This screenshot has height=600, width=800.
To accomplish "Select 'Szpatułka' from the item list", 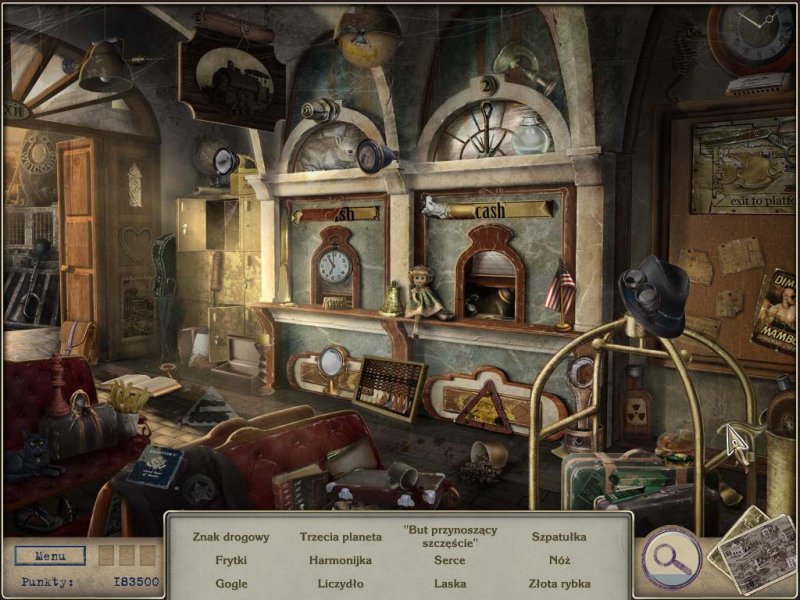I will coord(560,537).
